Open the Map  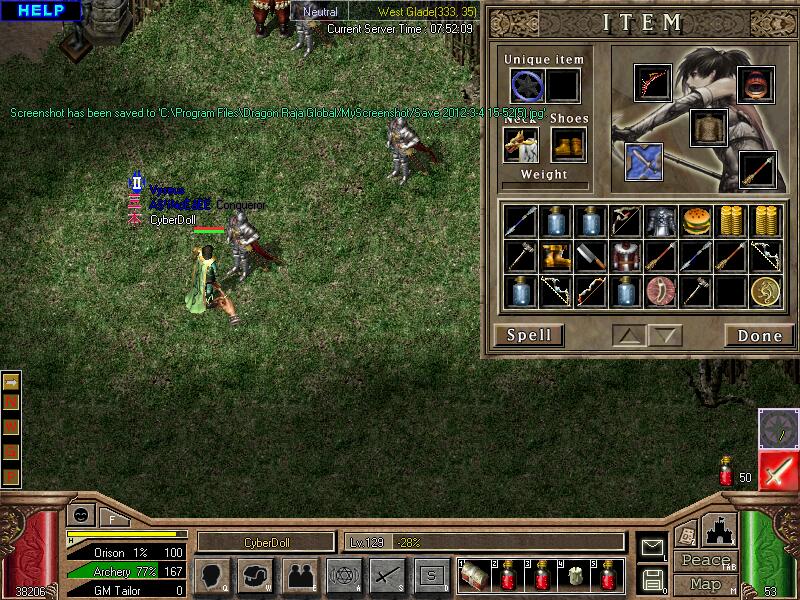coord(704,584)
